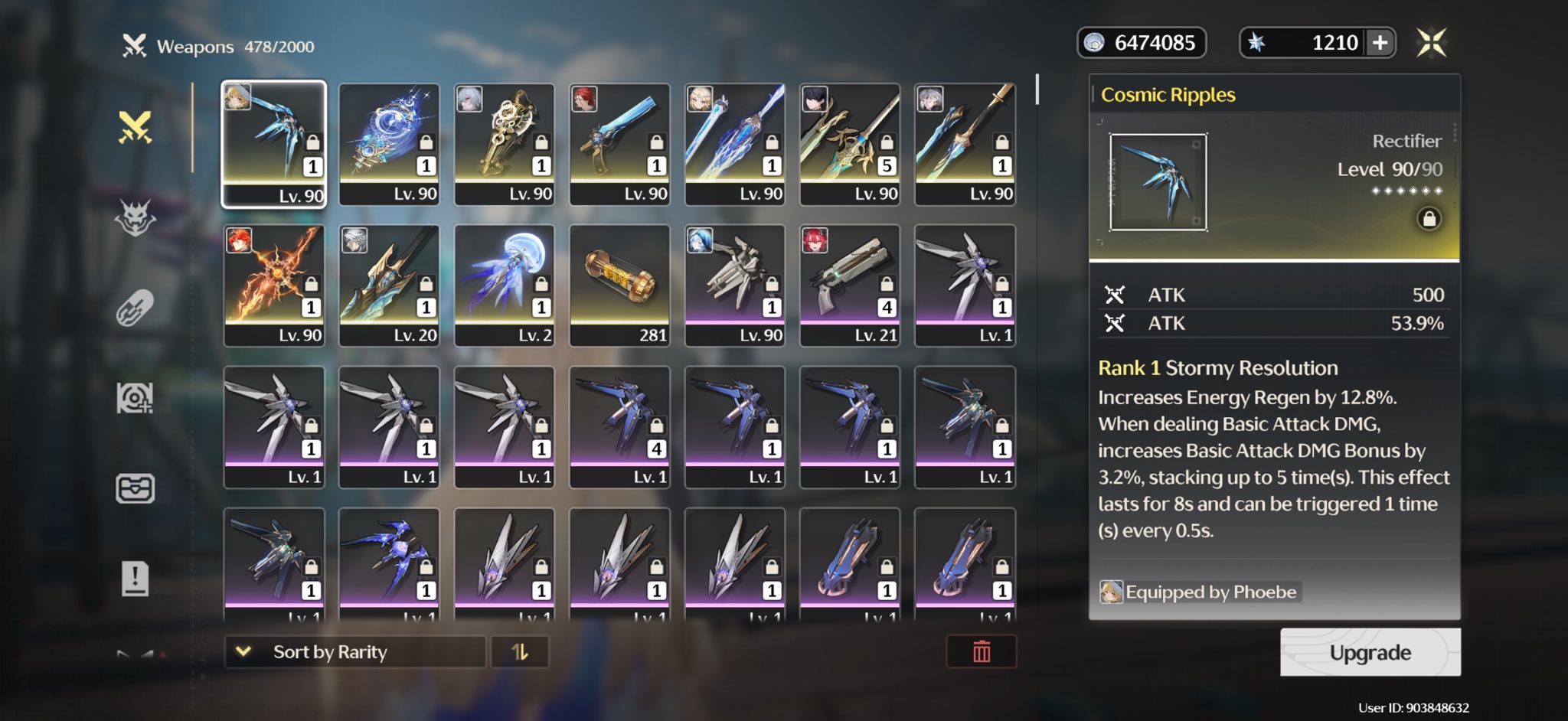This screenshot has height=721, width=1568.
Task: Add more Astrite with the plus button
Action: point(1380,43)
